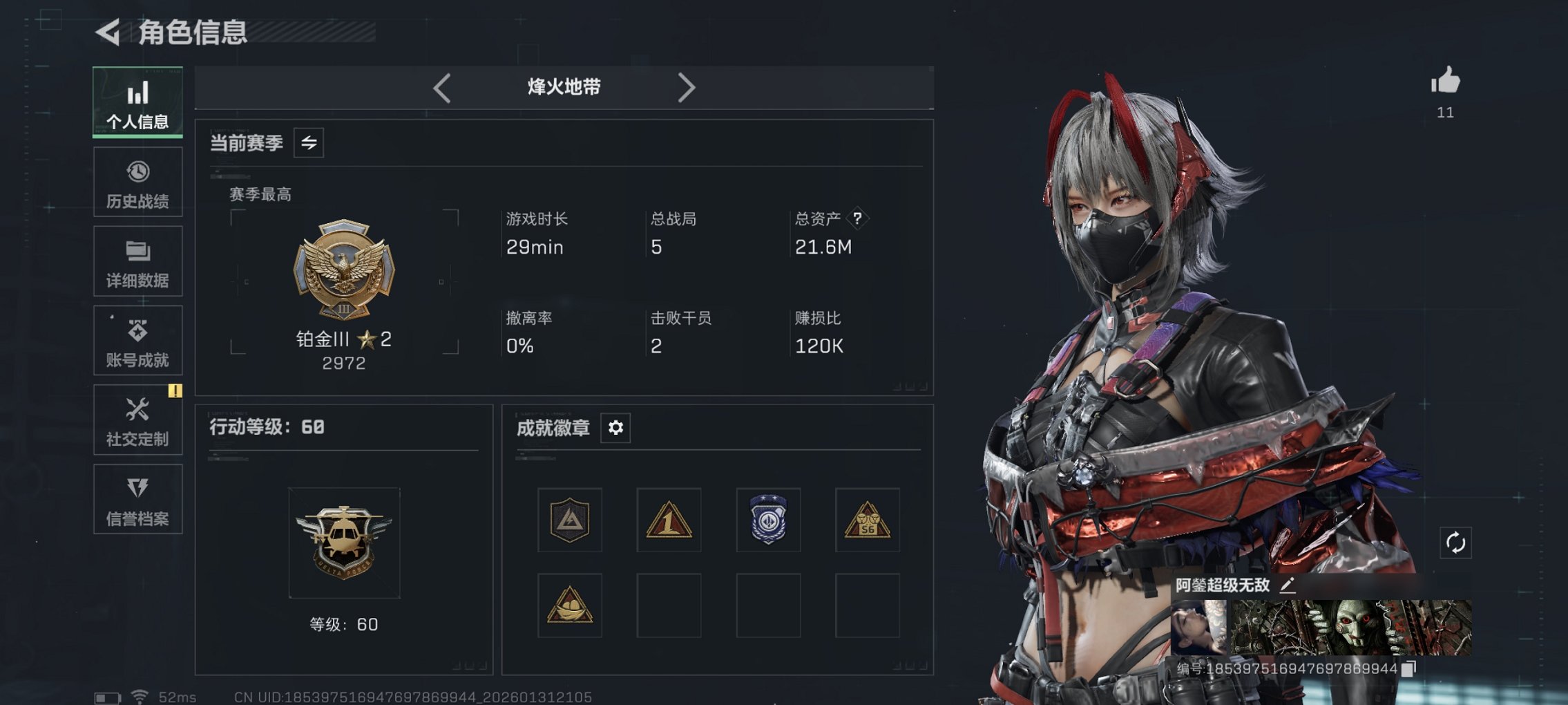The width and height of the screenshot is (1568, 705).
Task: Open 详细数据 via its folder icon
Action: point(137,251)
